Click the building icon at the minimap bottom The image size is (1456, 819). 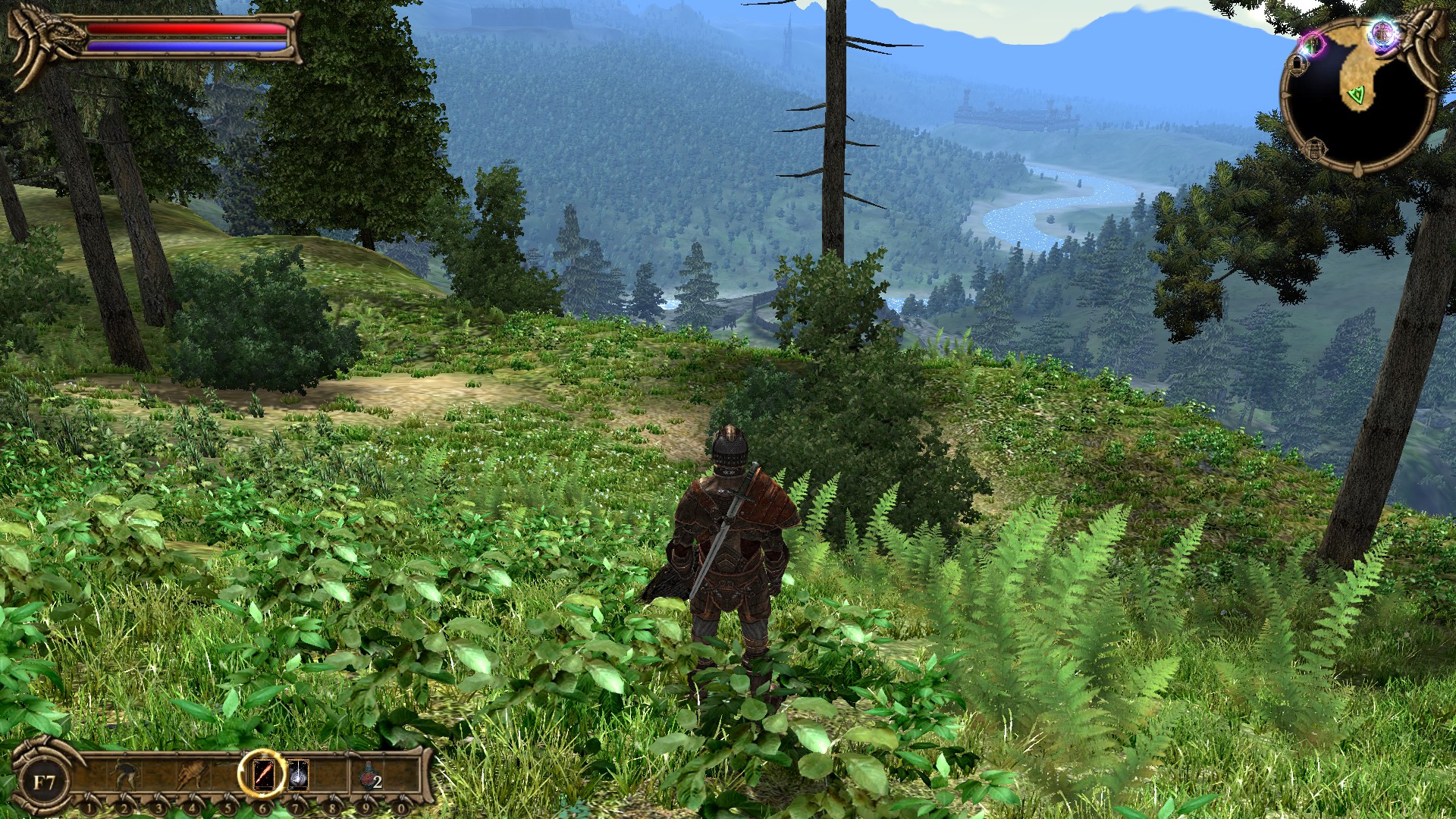tap(1314, 150)
